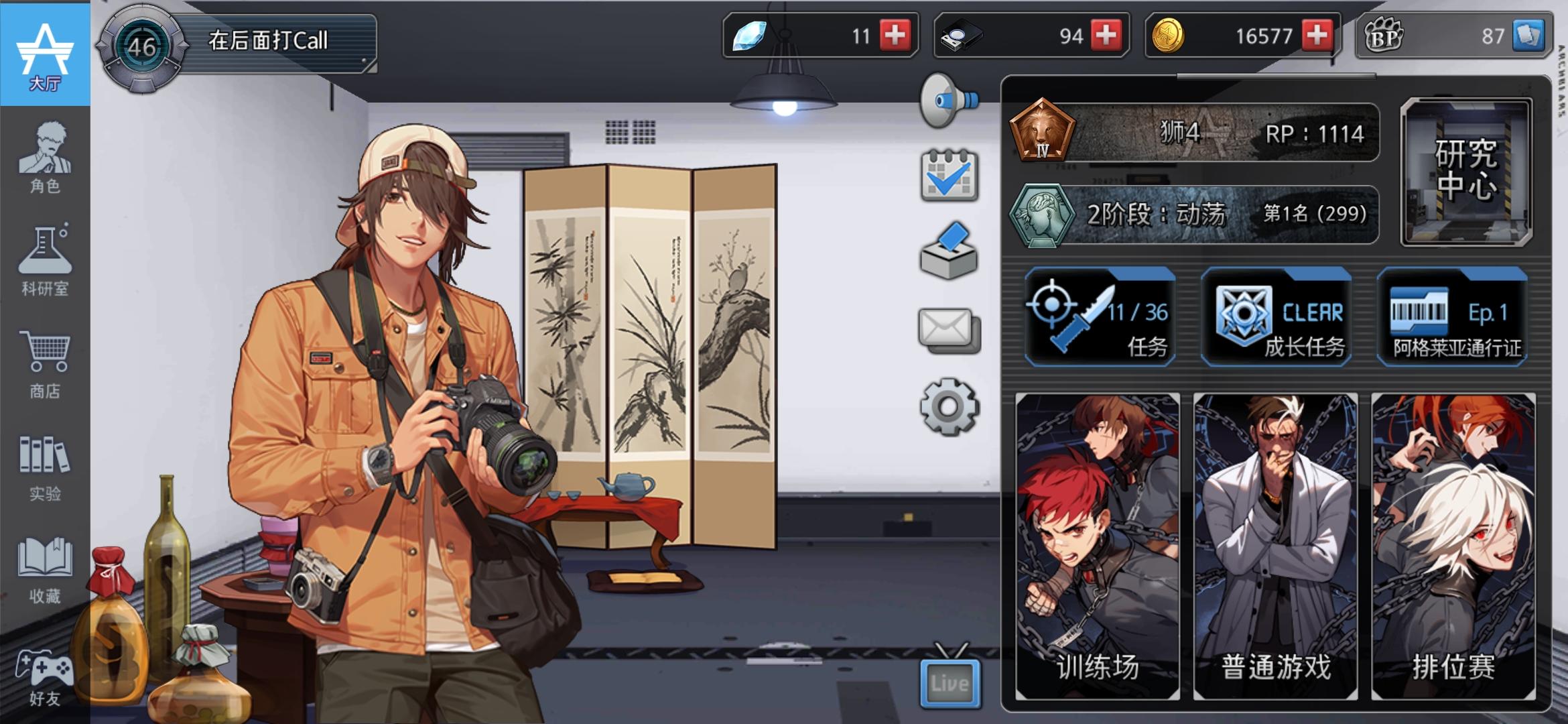Open the 阿格莱亚通行证 Ep.1 pass
Screen dimensions: 1568x724
click(1451, 316)
